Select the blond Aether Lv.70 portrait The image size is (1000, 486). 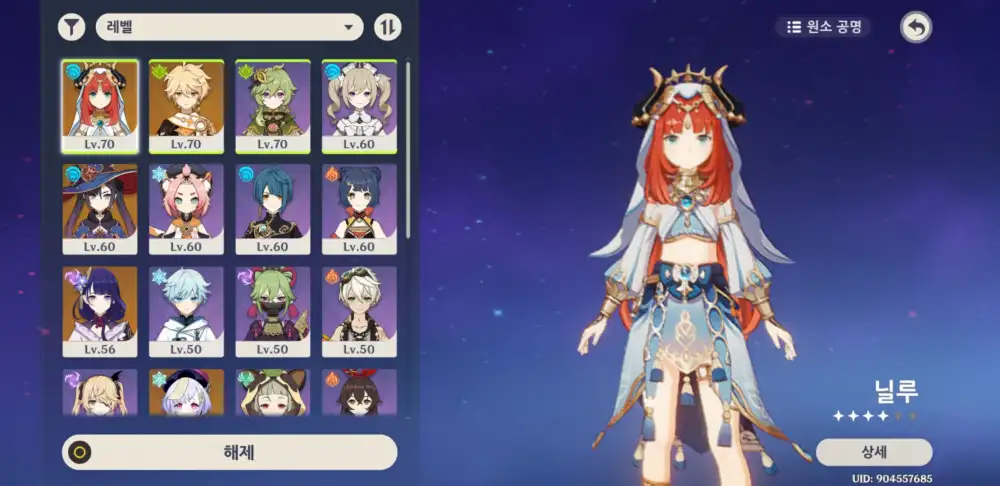click(x=186, y=105)
